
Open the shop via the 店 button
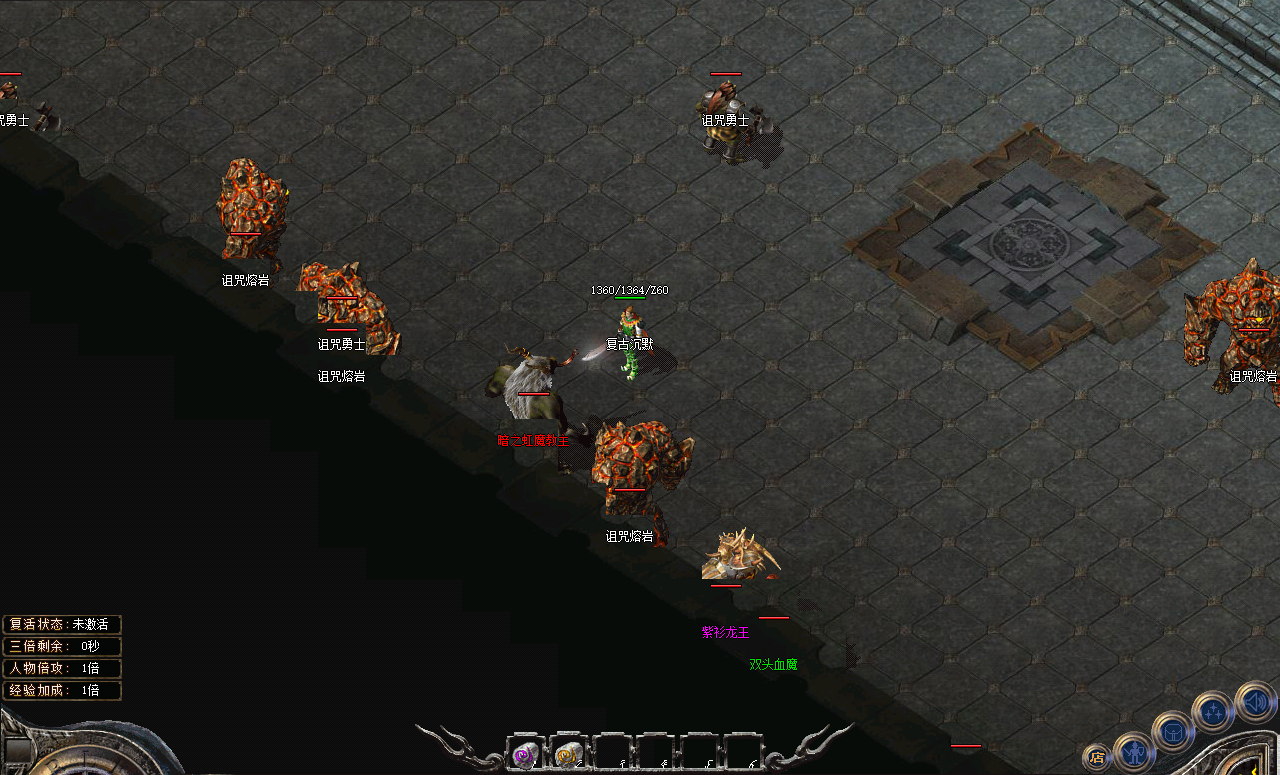coord(1097,756)
